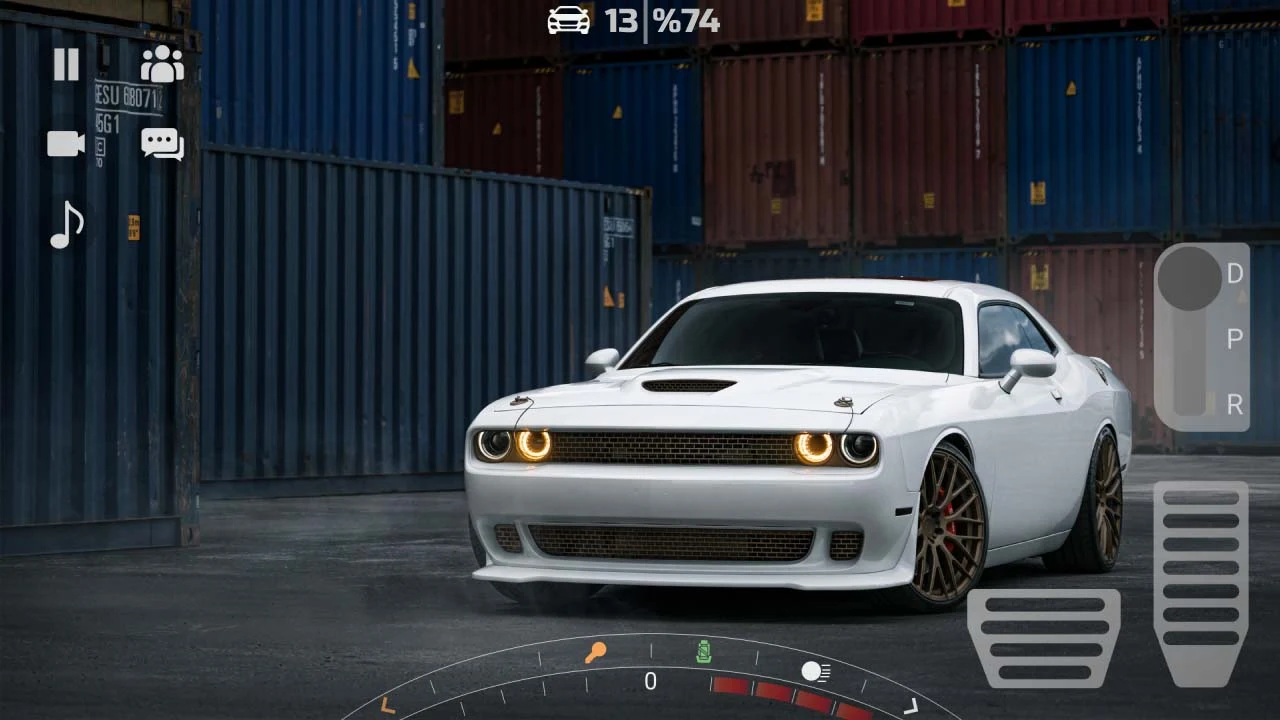Click the green seatbelt indicator icon
The height and width of the screenshot is (720, 1280).
click(x=705, y=652)
